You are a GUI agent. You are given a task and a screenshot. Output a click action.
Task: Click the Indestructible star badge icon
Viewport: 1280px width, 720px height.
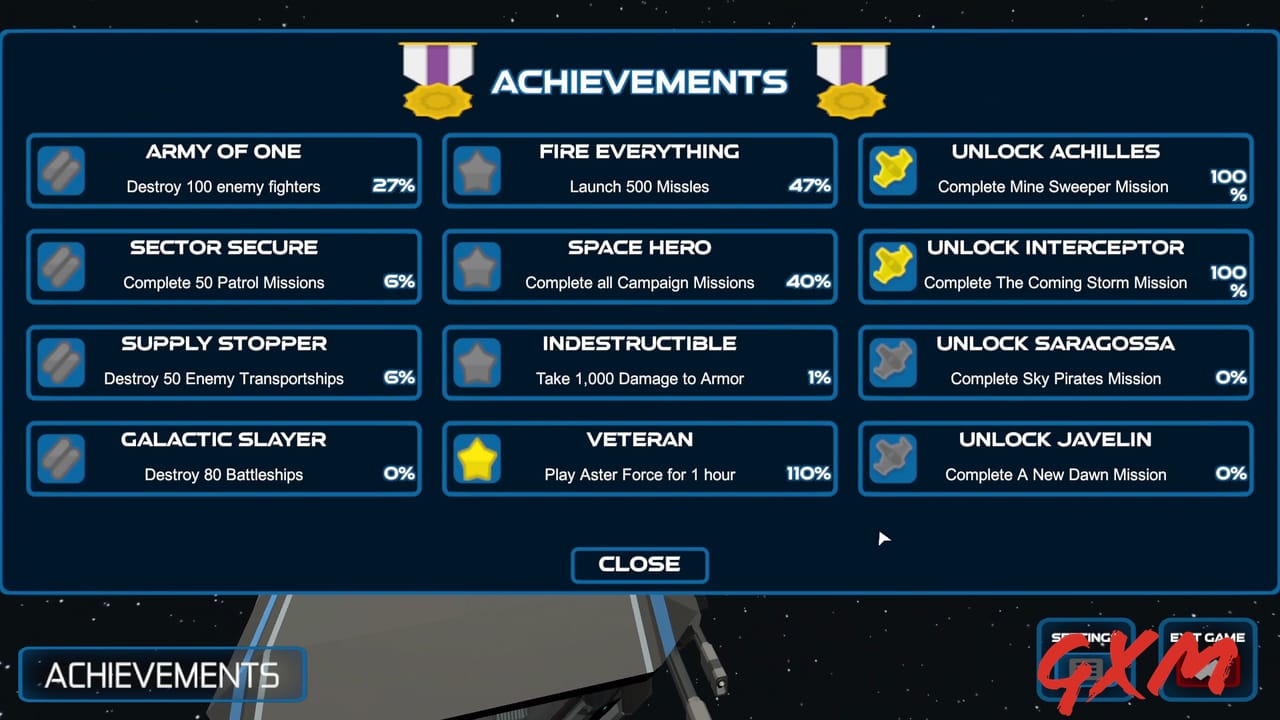(477, 362)
